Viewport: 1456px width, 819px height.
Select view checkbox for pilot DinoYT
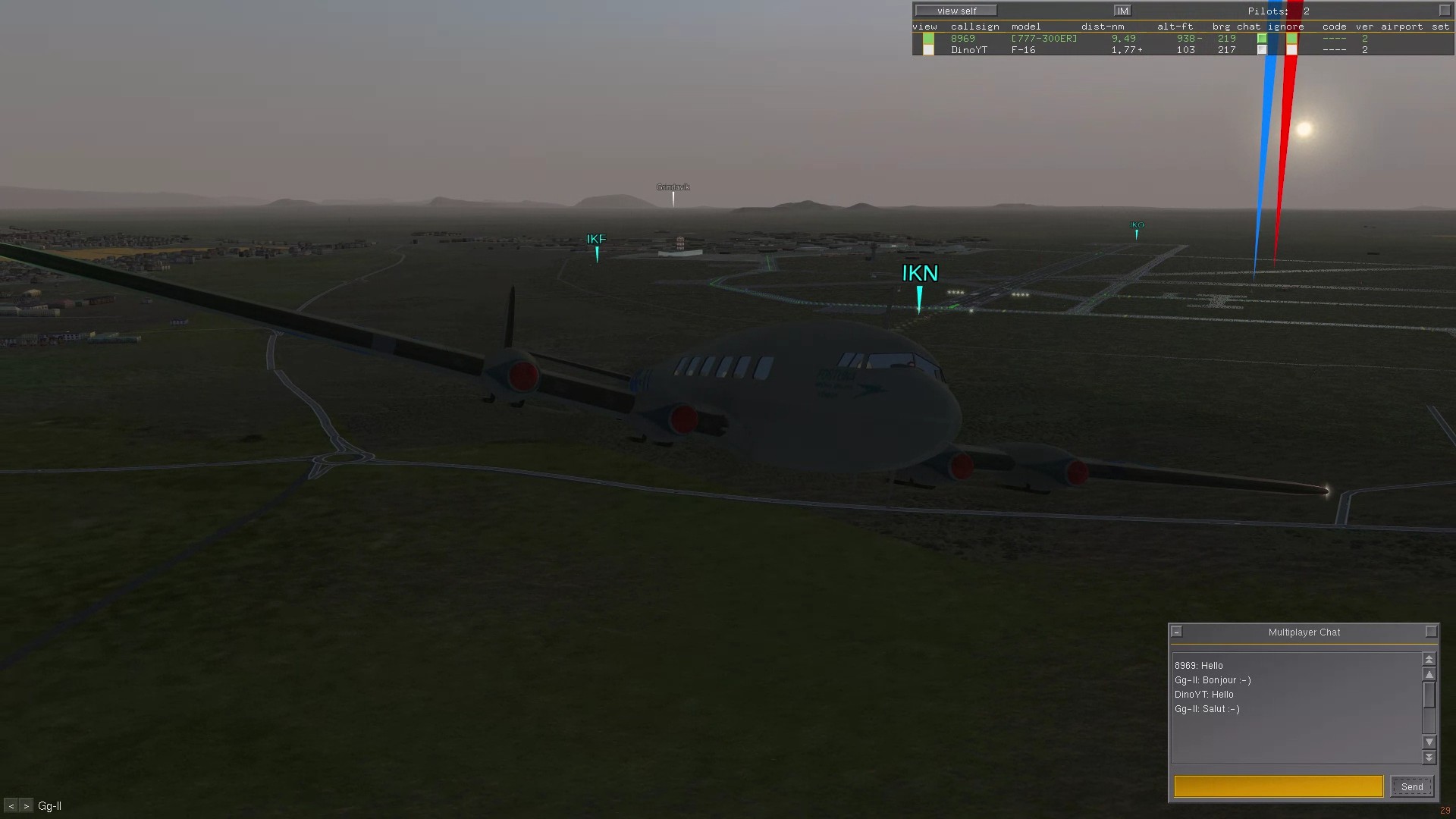pyautogui.click(x=928, y=50)
